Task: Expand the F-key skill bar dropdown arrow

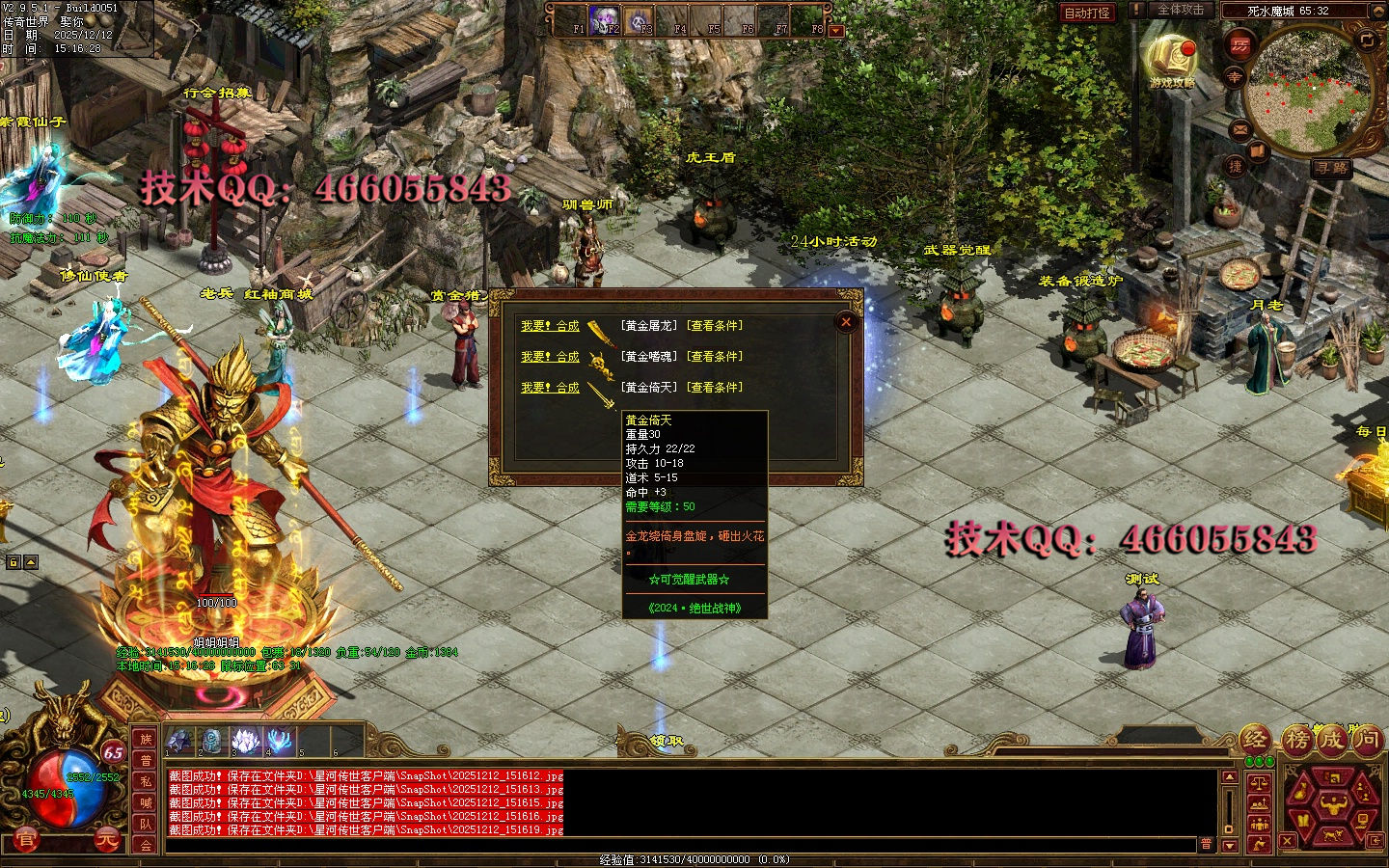Action: (836, 31)
